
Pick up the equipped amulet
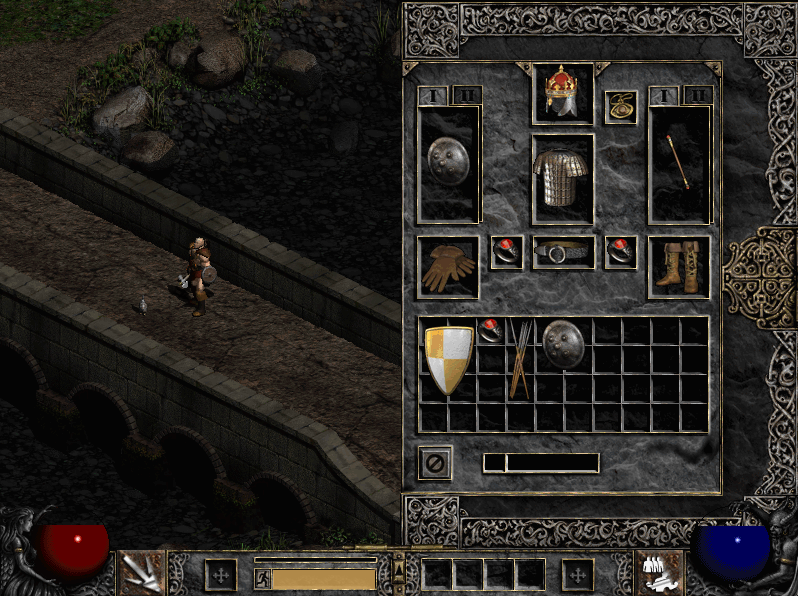(x=620, y=107)
